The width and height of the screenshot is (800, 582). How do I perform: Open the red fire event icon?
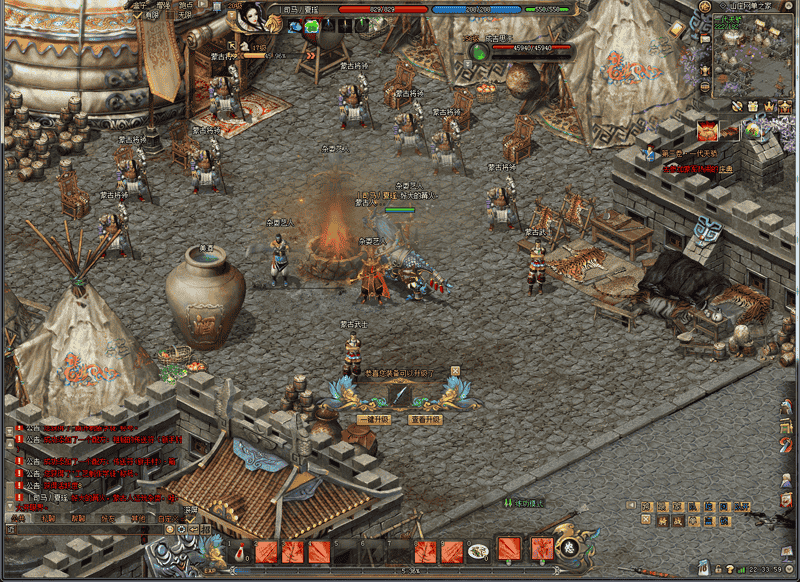(707, 130)
